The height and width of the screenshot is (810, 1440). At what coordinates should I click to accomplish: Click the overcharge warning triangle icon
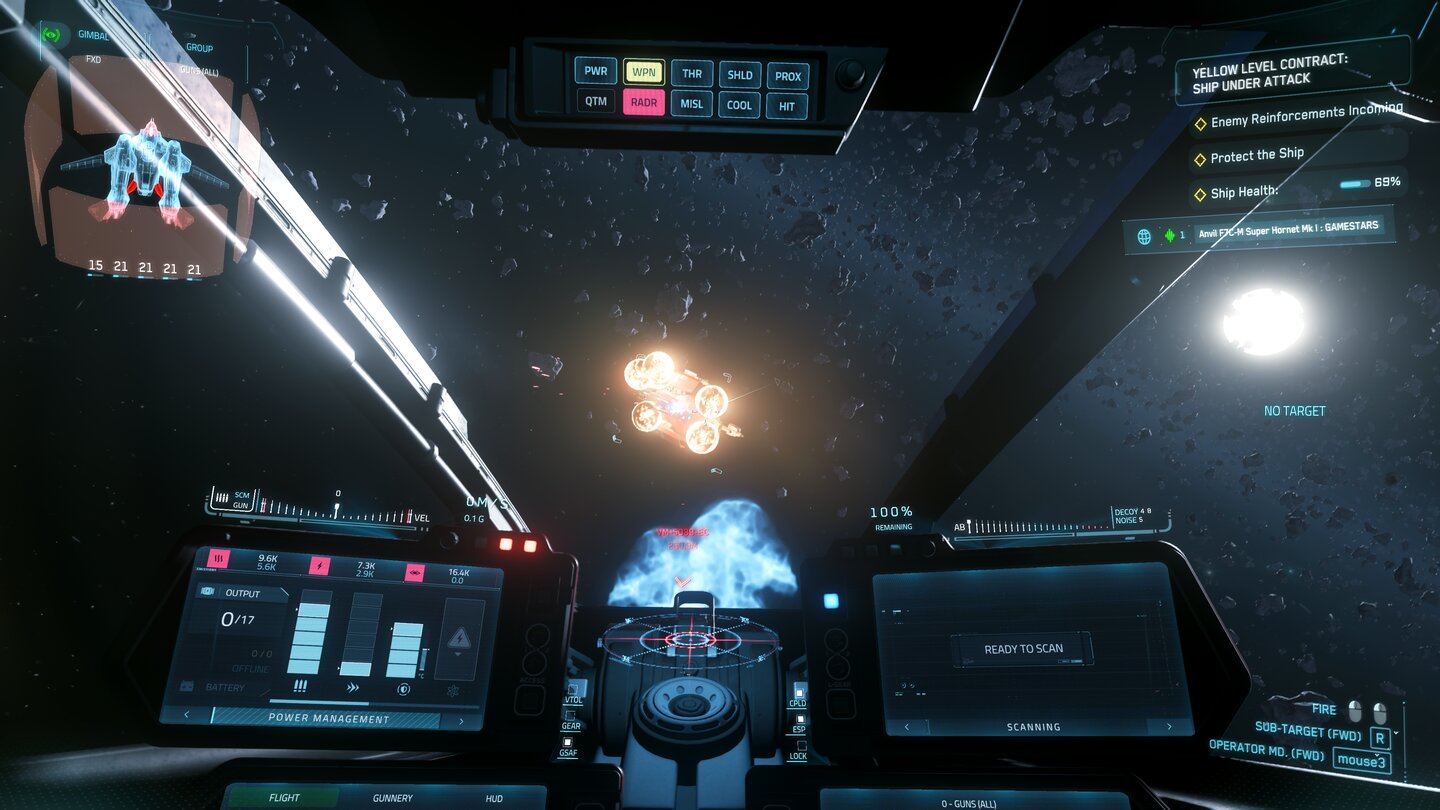tap(459, 638)
